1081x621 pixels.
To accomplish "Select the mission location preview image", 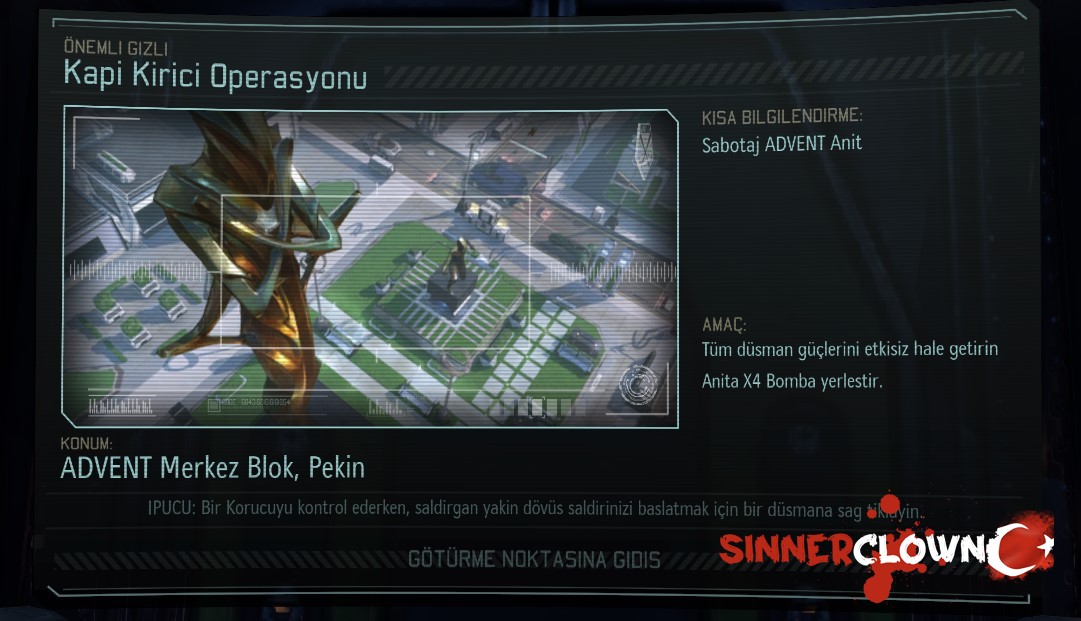I will [x=371, y=267].
